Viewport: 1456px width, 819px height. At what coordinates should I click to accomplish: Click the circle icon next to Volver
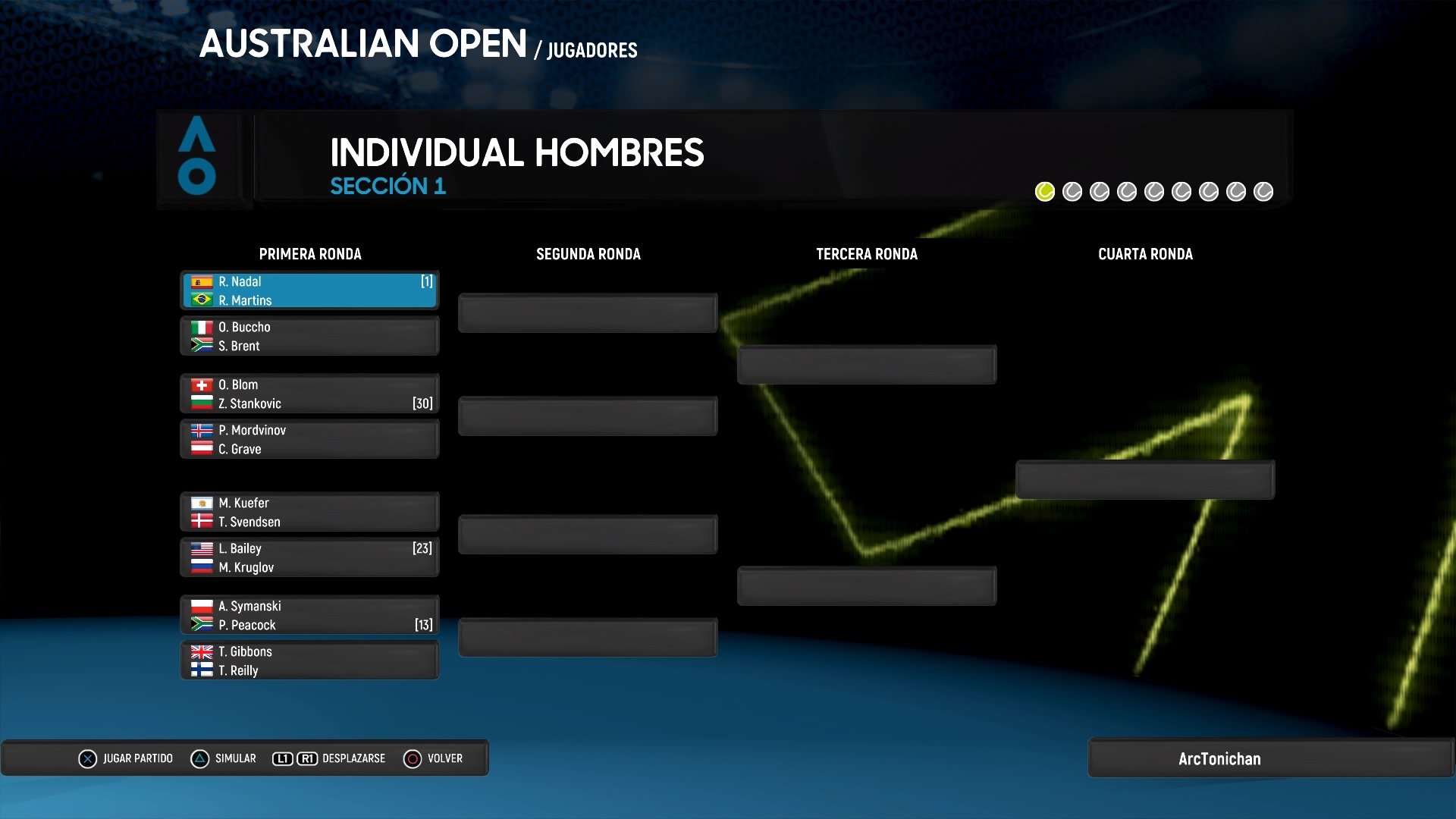413,758
